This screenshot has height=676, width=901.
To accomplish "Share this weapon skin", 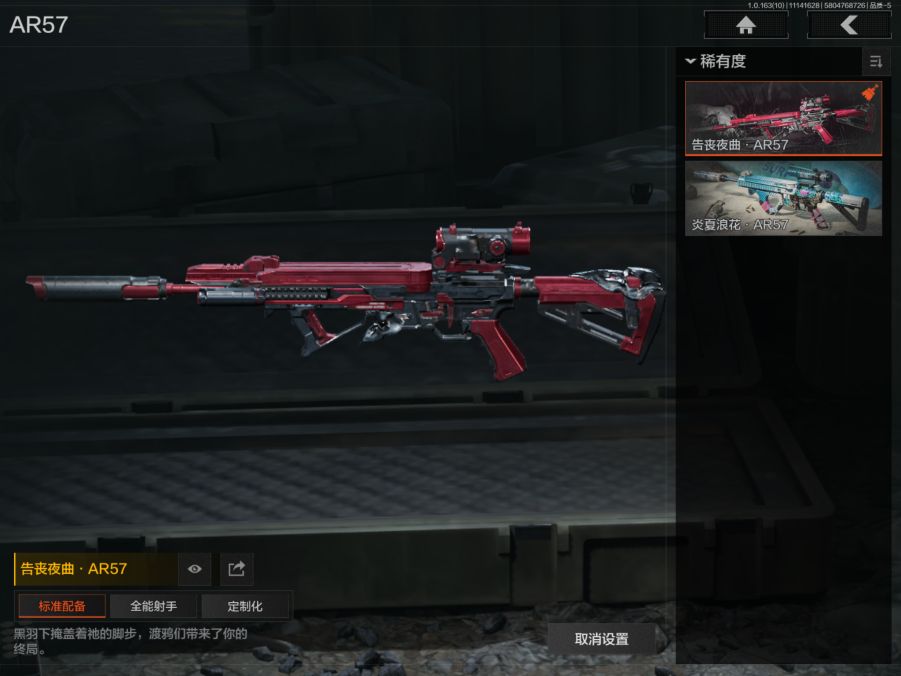I will pyautogui.click(x=237, y=569).
